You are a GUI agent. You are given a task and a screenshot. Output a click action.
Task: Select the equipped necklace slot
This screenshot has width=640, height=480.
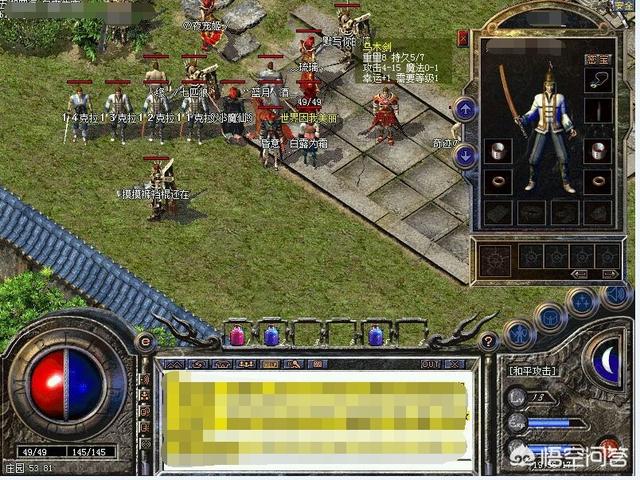[599, 80]
